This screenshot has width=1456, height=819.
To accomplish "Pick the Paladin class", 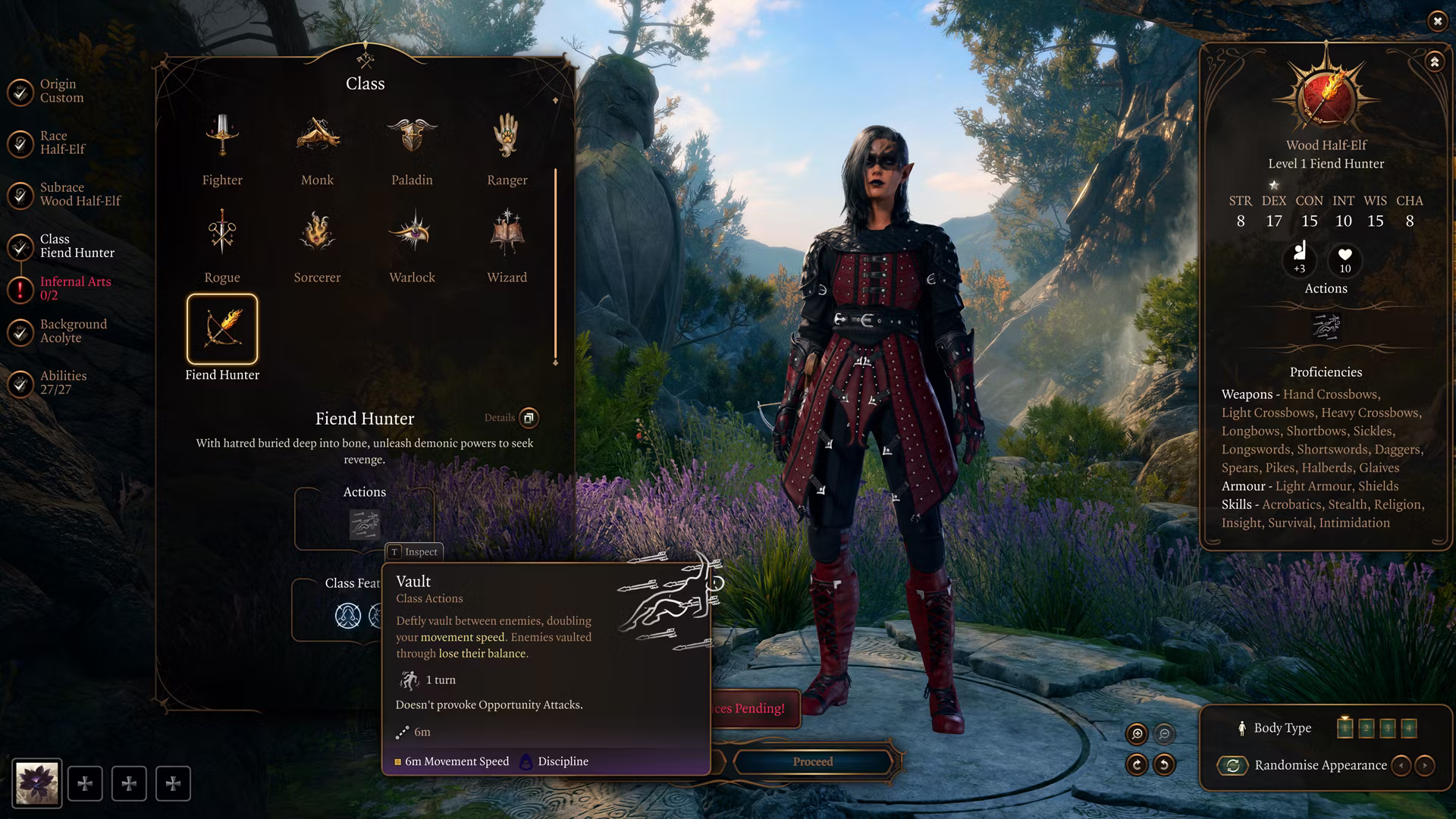I will tap(412, 149).
